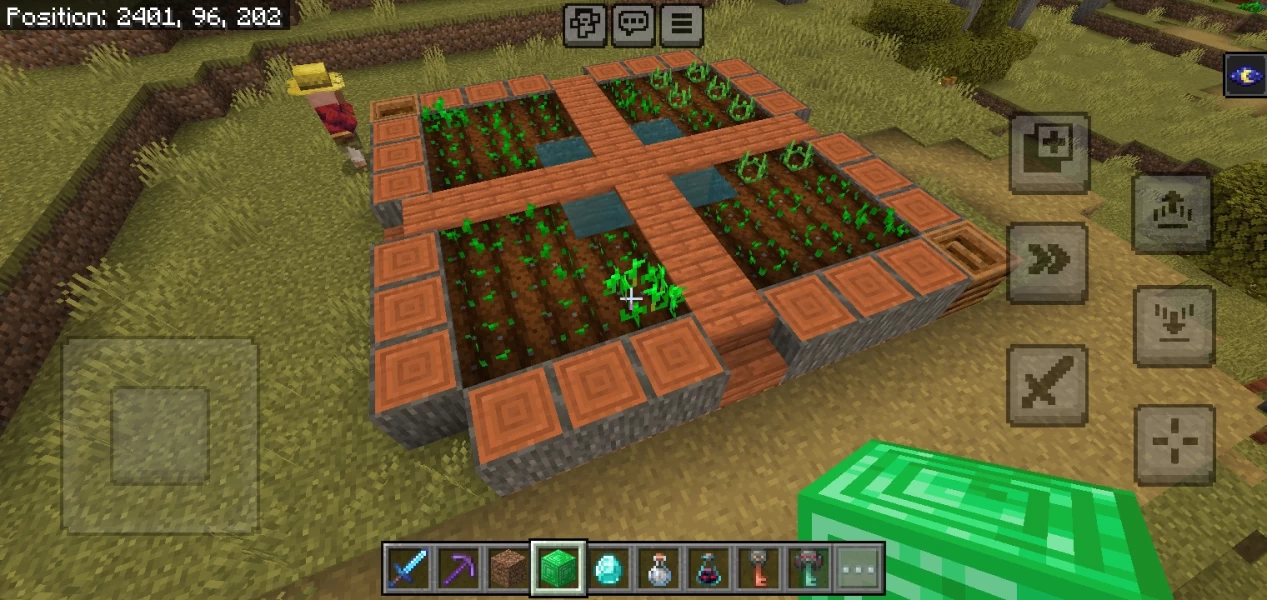Screen dimensions: 1267x600
Task: Tap the place-block plus button
Action: (x=1048, y=152)
